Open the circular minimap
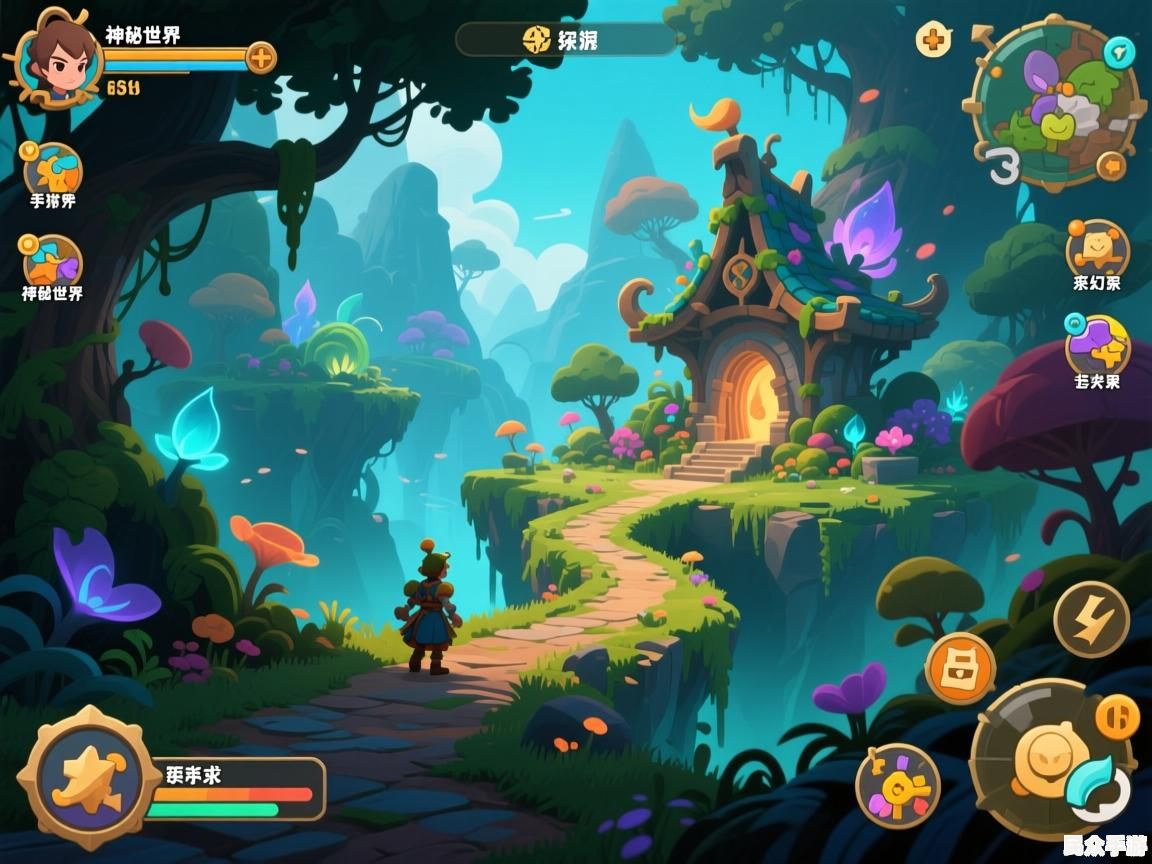The height and width of the screenshot is (864, 1152). [1055, 103]
